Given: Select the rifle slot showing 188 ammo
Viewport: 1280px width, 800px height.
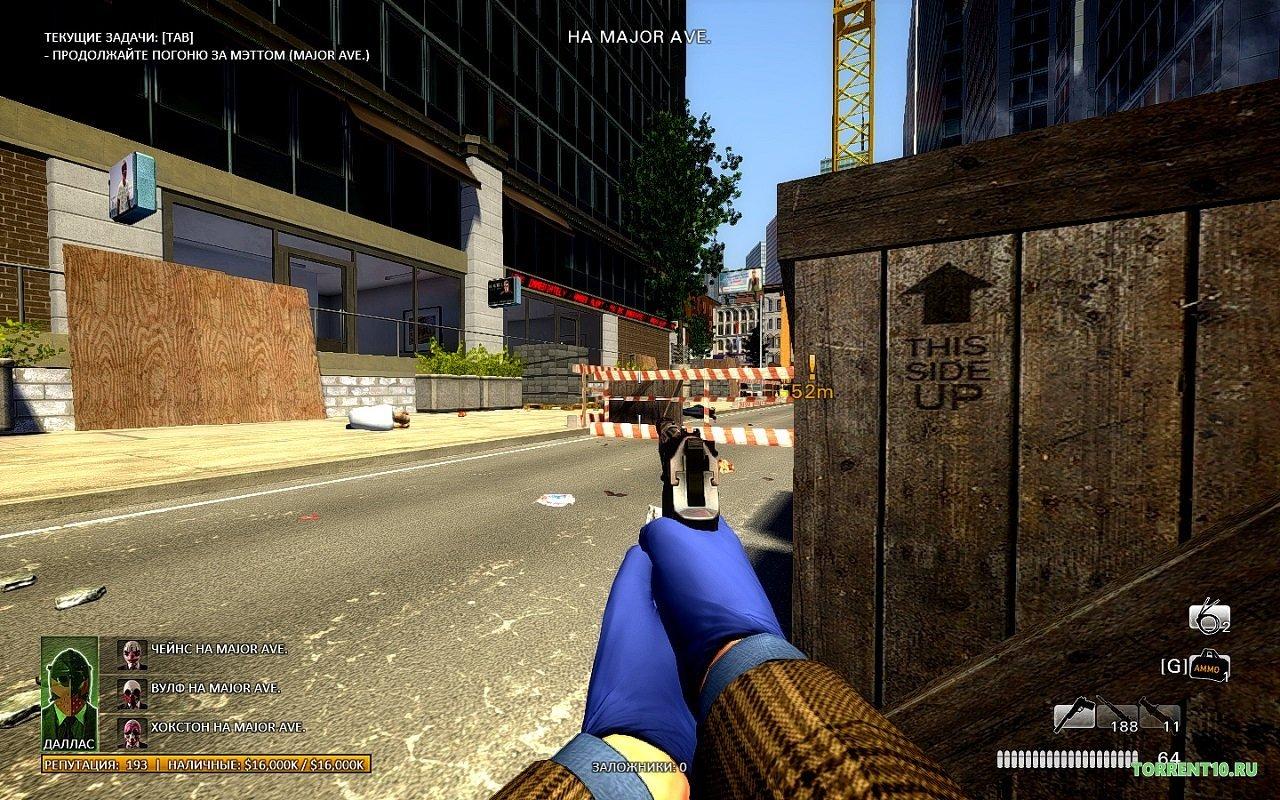Looking at the screenshot, I should (x=1115, y=715).
